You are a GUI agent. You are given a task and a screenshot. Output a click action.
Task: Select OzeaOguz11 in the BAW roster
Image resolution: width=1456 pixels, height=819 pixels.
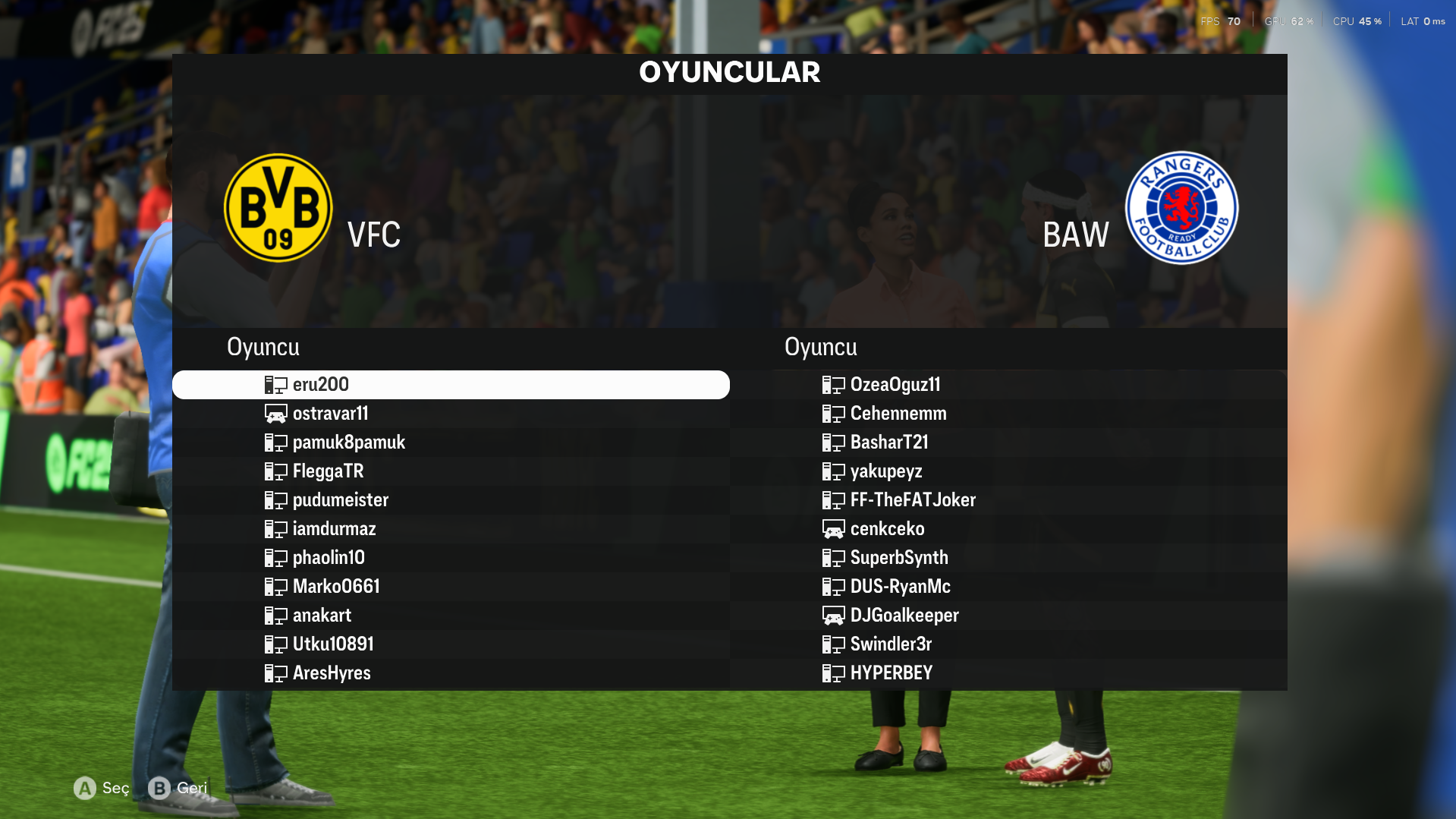[895, 385]
